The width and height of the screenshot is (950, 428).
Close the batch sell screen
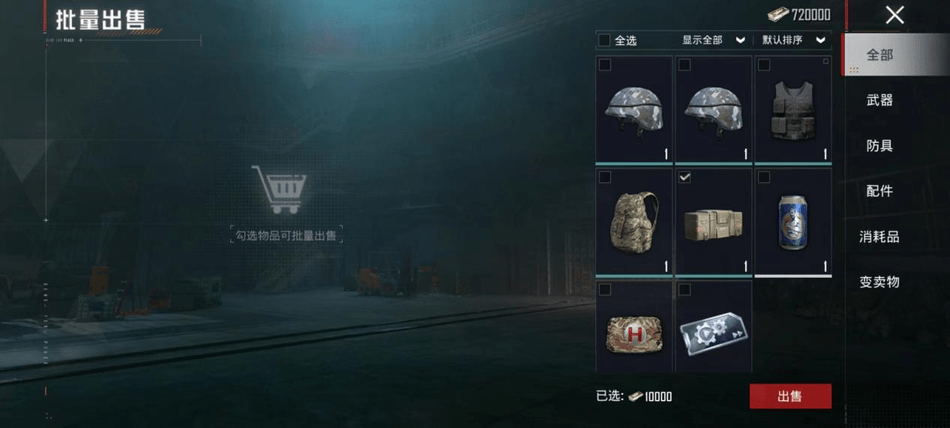point(894,15)
